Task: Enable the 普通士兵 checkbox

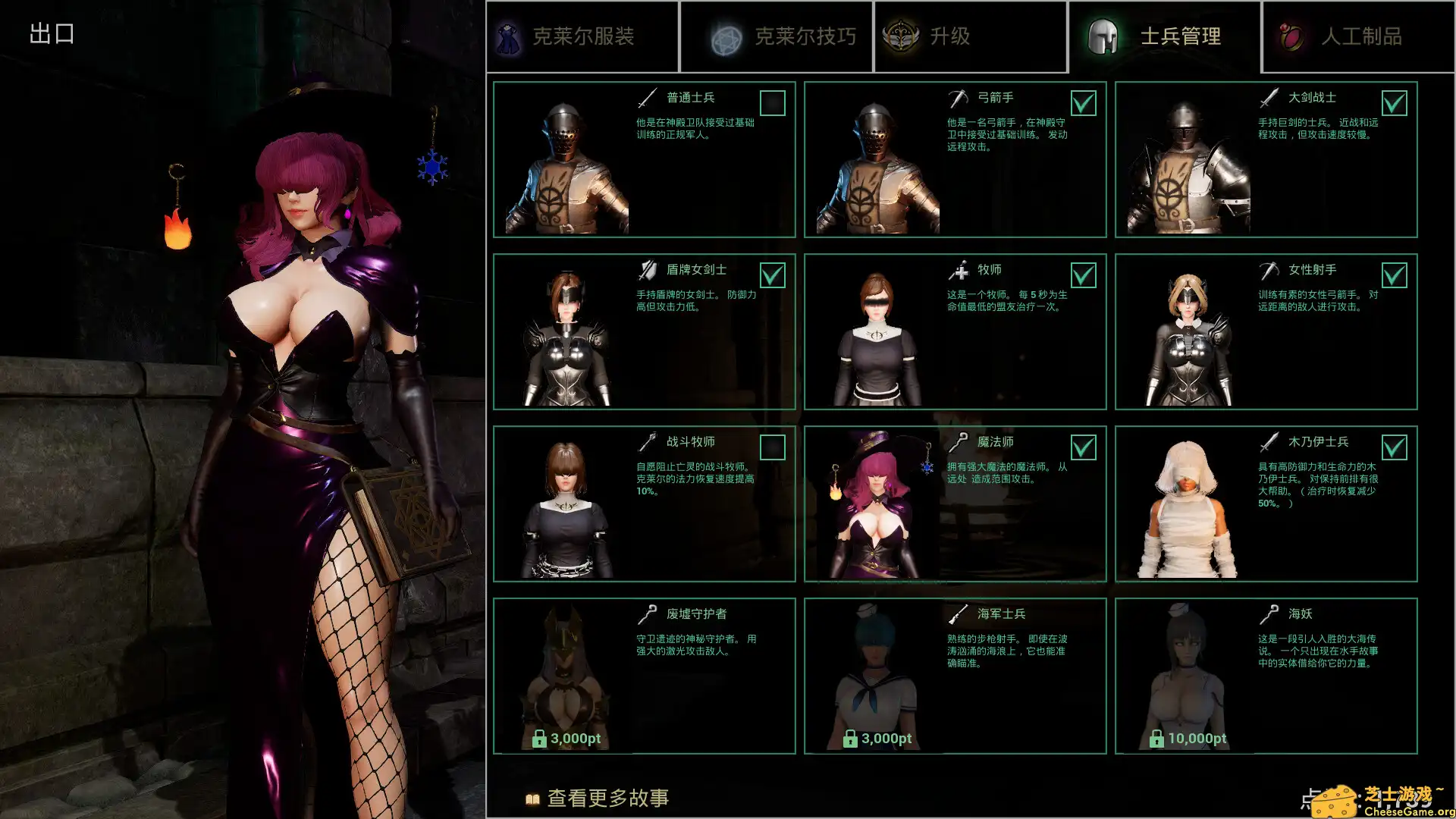Action: point(773,103)
